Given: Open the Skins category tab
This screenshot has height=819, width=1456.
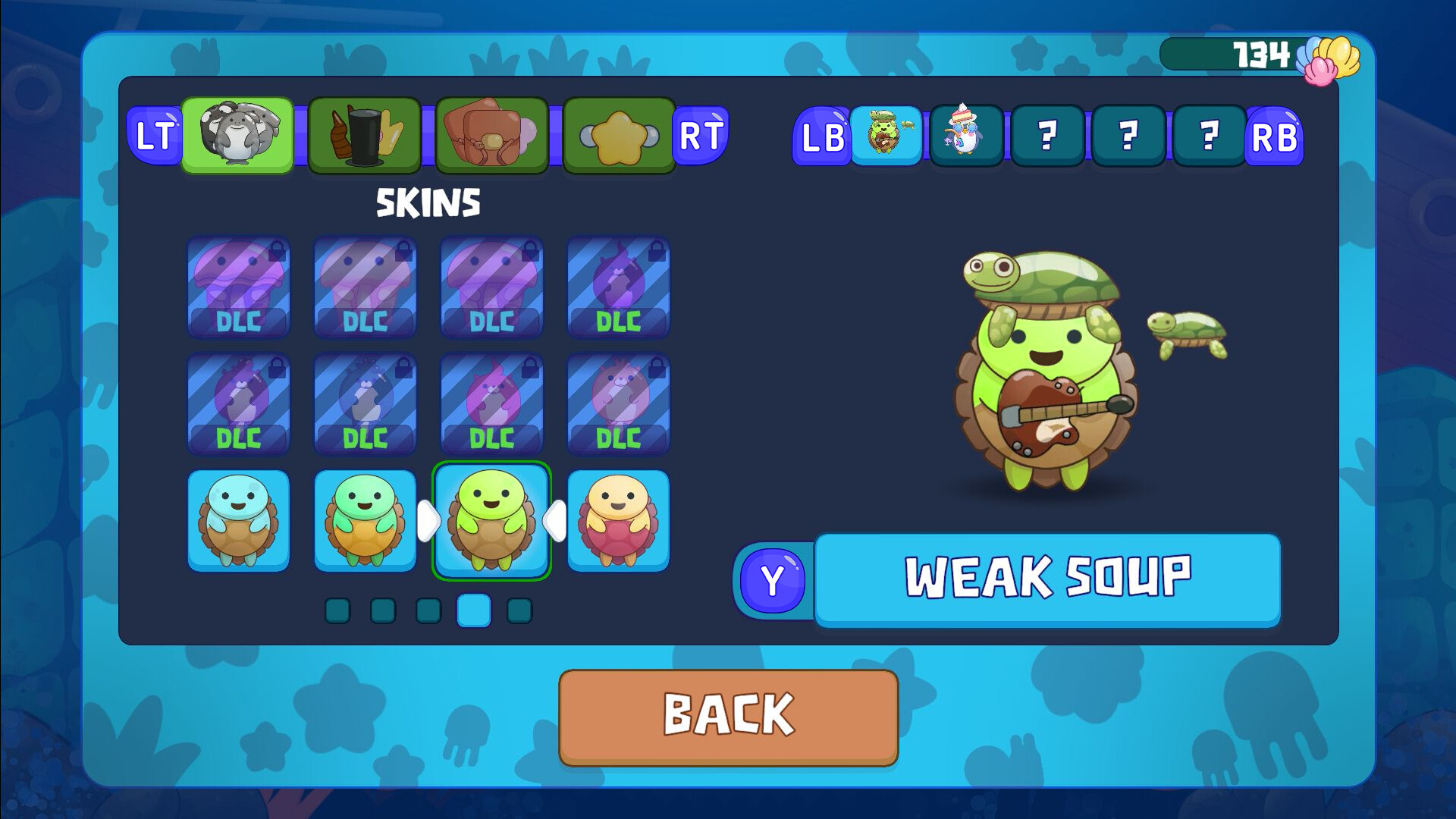Looking at the screenshot, I should (237, 135).
